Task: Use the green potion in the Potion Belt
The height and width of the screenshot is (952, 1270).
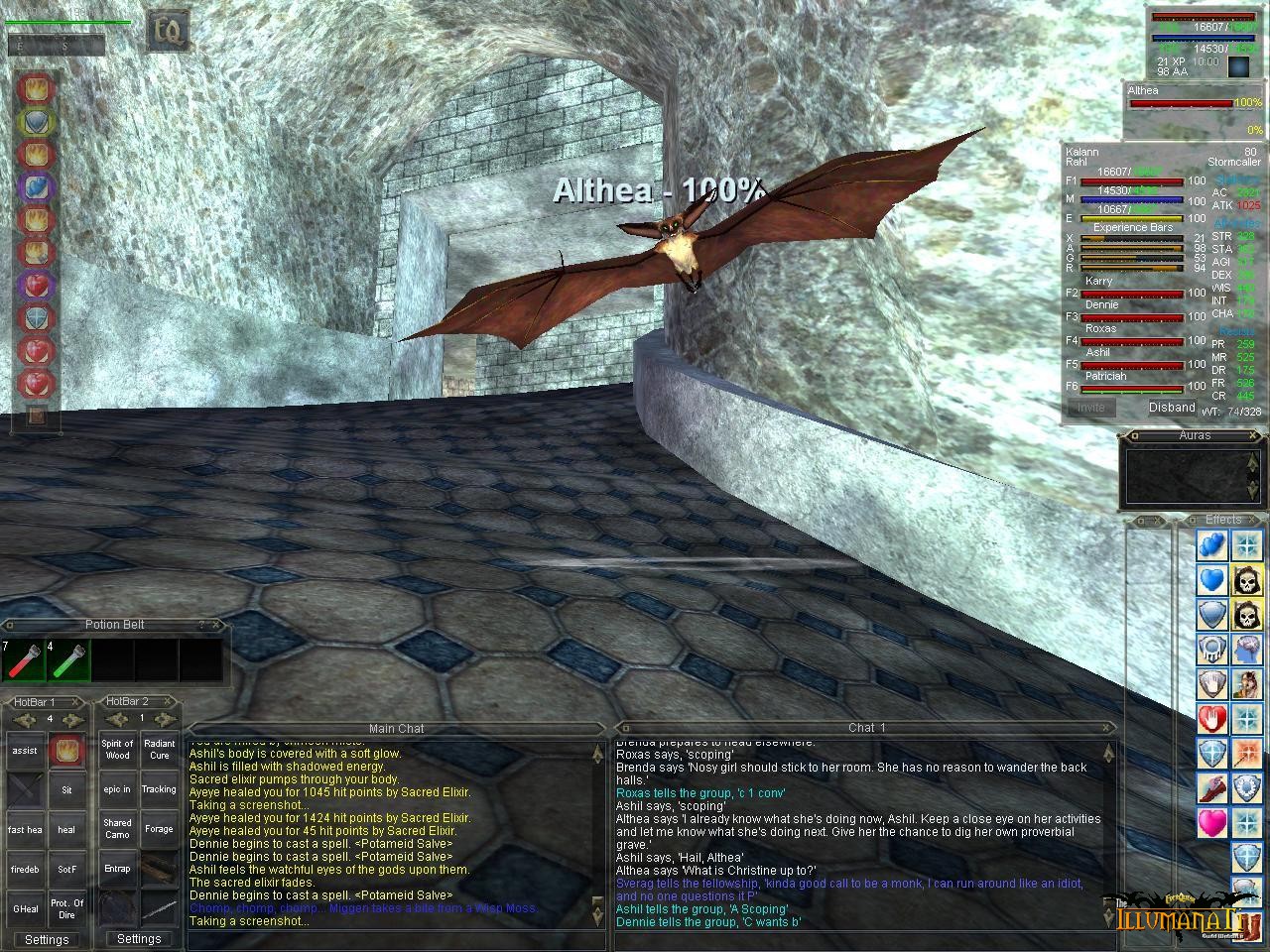Action: pyautogui.click(x=67, y=660)
